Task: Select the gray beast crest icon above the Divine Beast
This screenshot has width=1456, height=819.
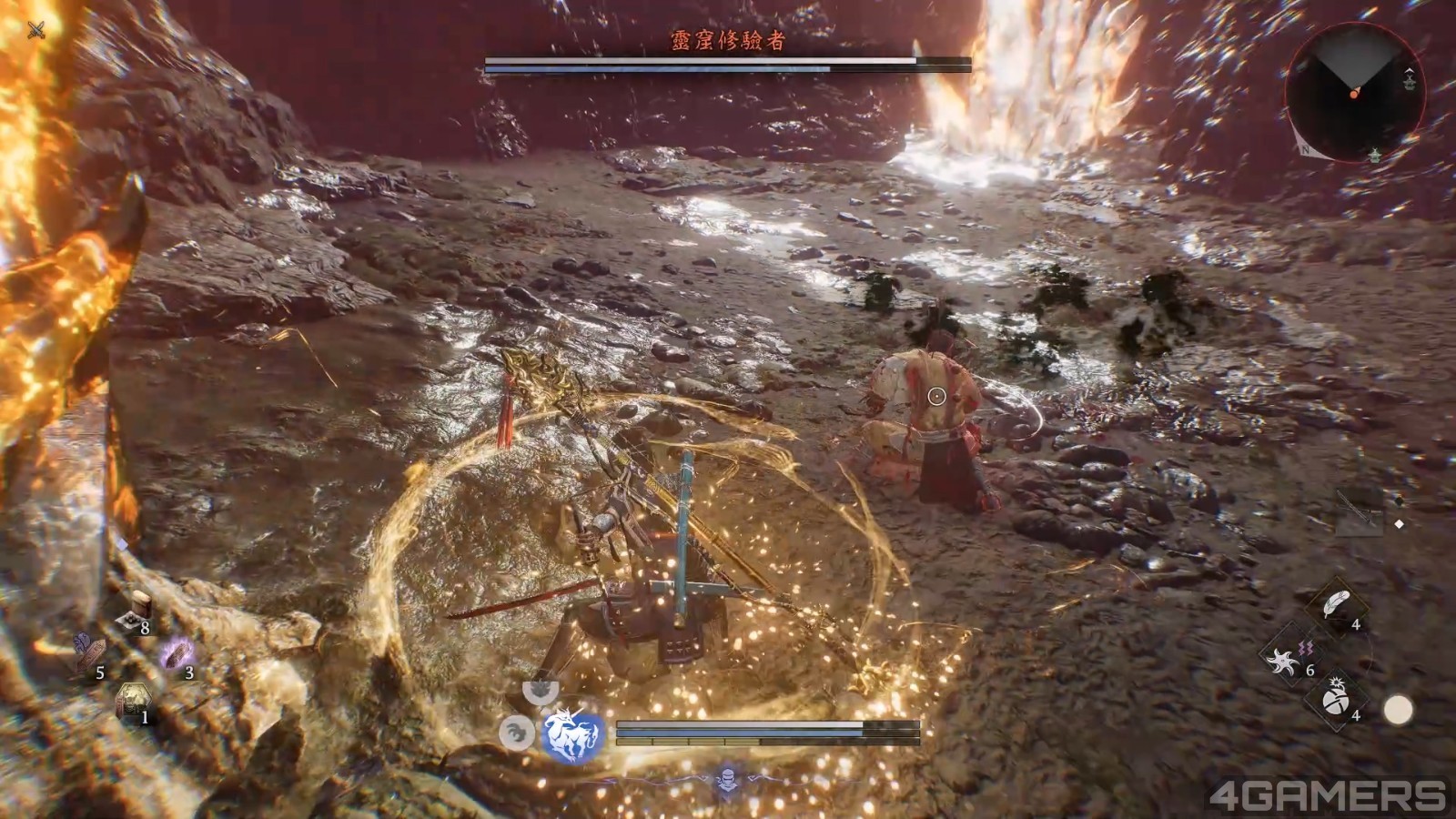Action: (541, 689)
